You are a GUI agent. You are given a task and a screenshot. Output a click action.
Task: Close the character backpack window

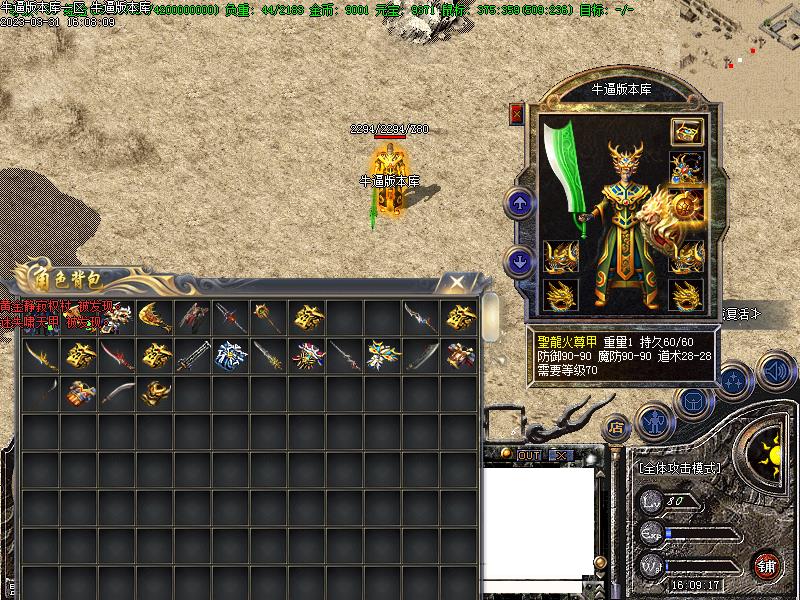click(456, 283)
